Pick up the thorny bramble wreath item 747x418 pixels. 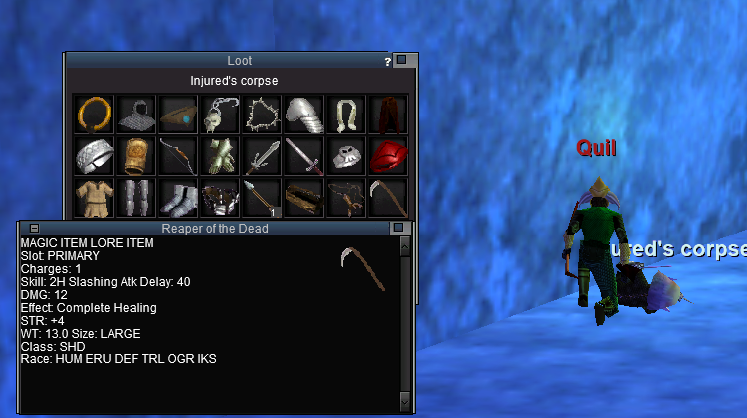[x=261, y=114]
